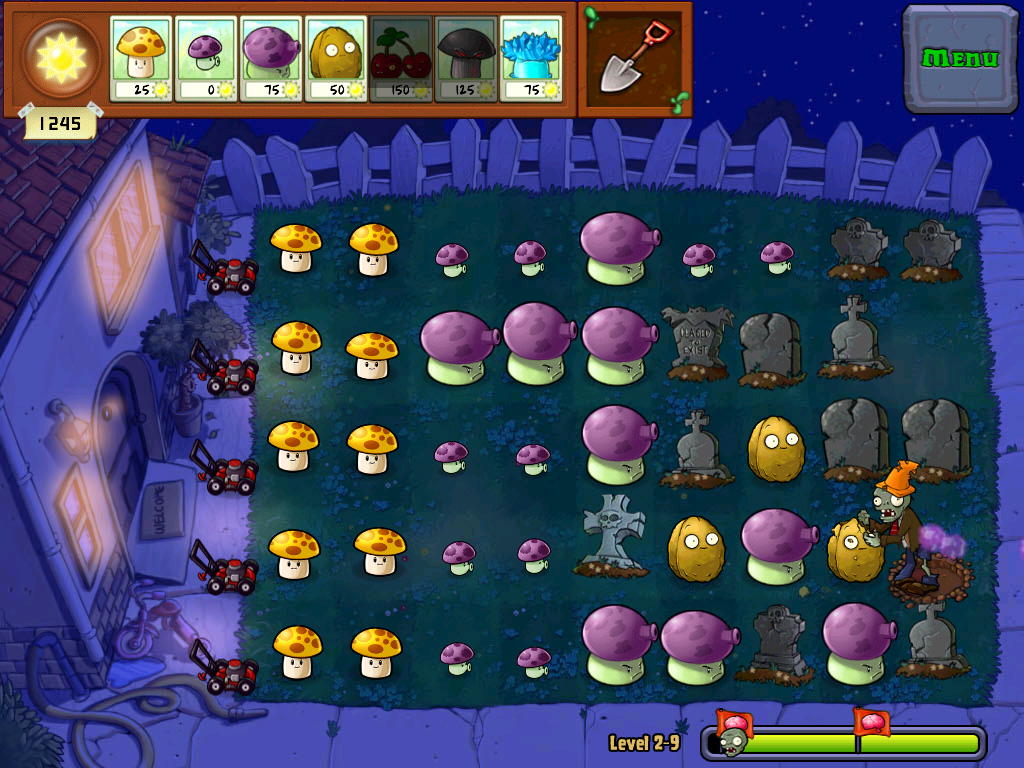This screenshot has height=768, width=1024.
Task: Select the Ice-shroom seed packet
Action: [531, 58]
